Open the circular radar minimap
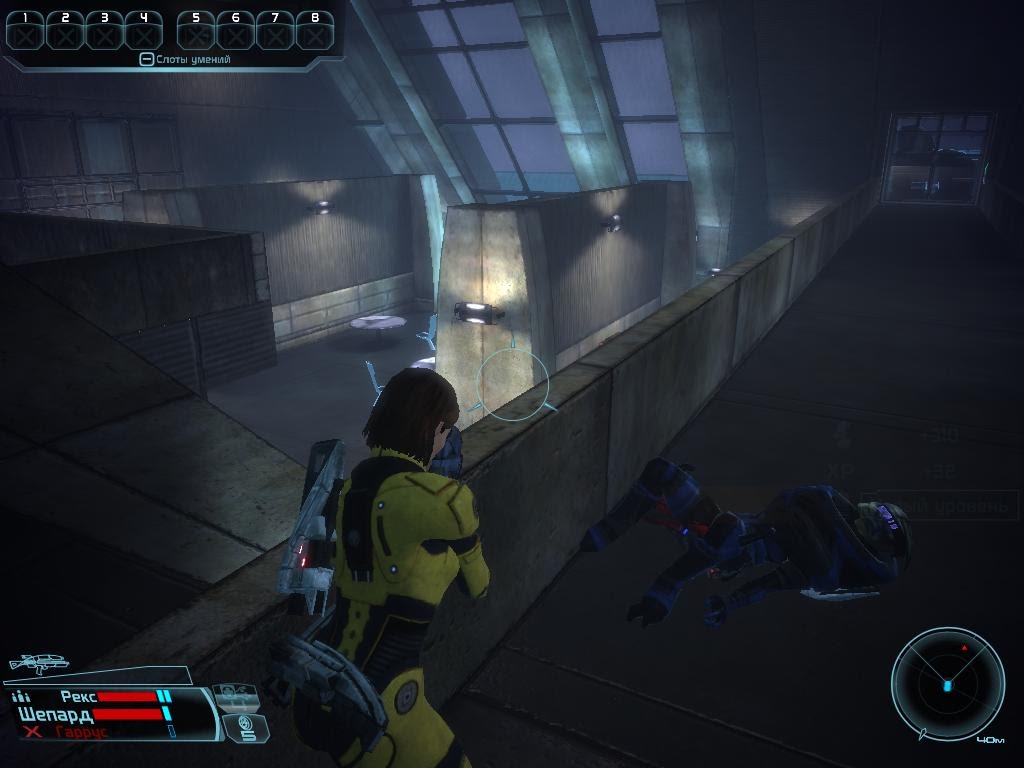Image resolution: width=1024 pixels, height=768 pixels. coord(947,684)
